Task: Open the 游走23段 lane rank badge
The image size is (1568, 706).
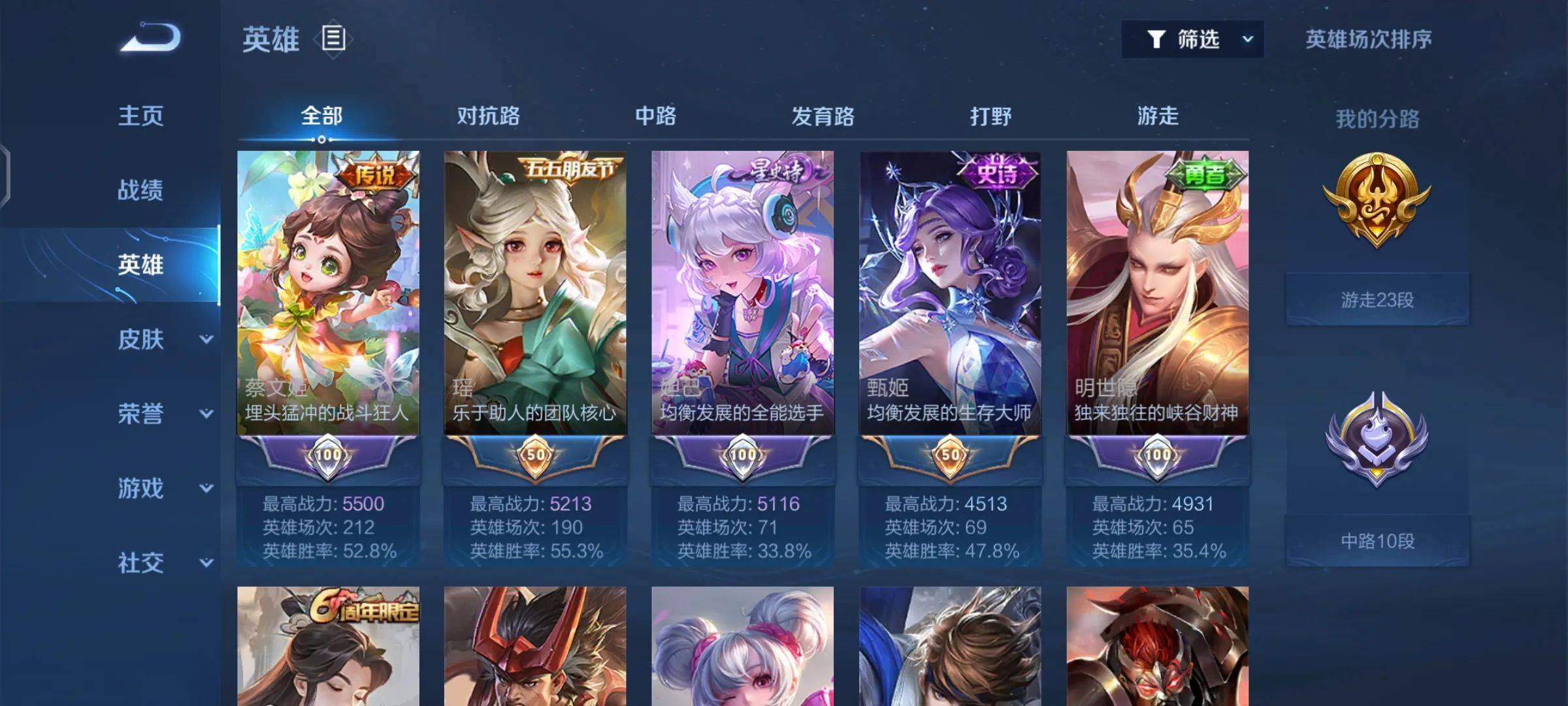Action: point(1377,299)
